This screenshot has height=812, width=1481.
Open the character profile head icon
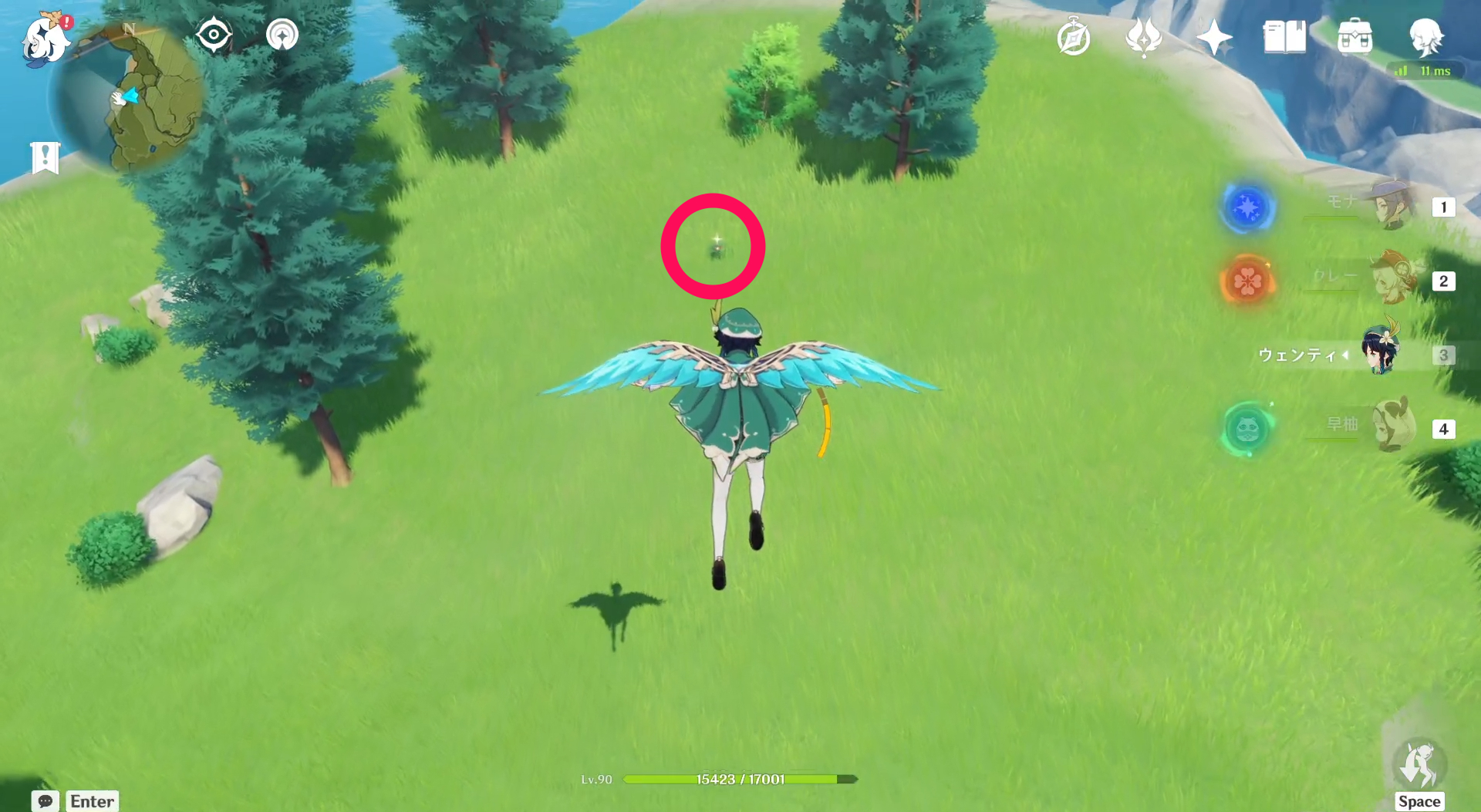click(x=1428, y=36)
